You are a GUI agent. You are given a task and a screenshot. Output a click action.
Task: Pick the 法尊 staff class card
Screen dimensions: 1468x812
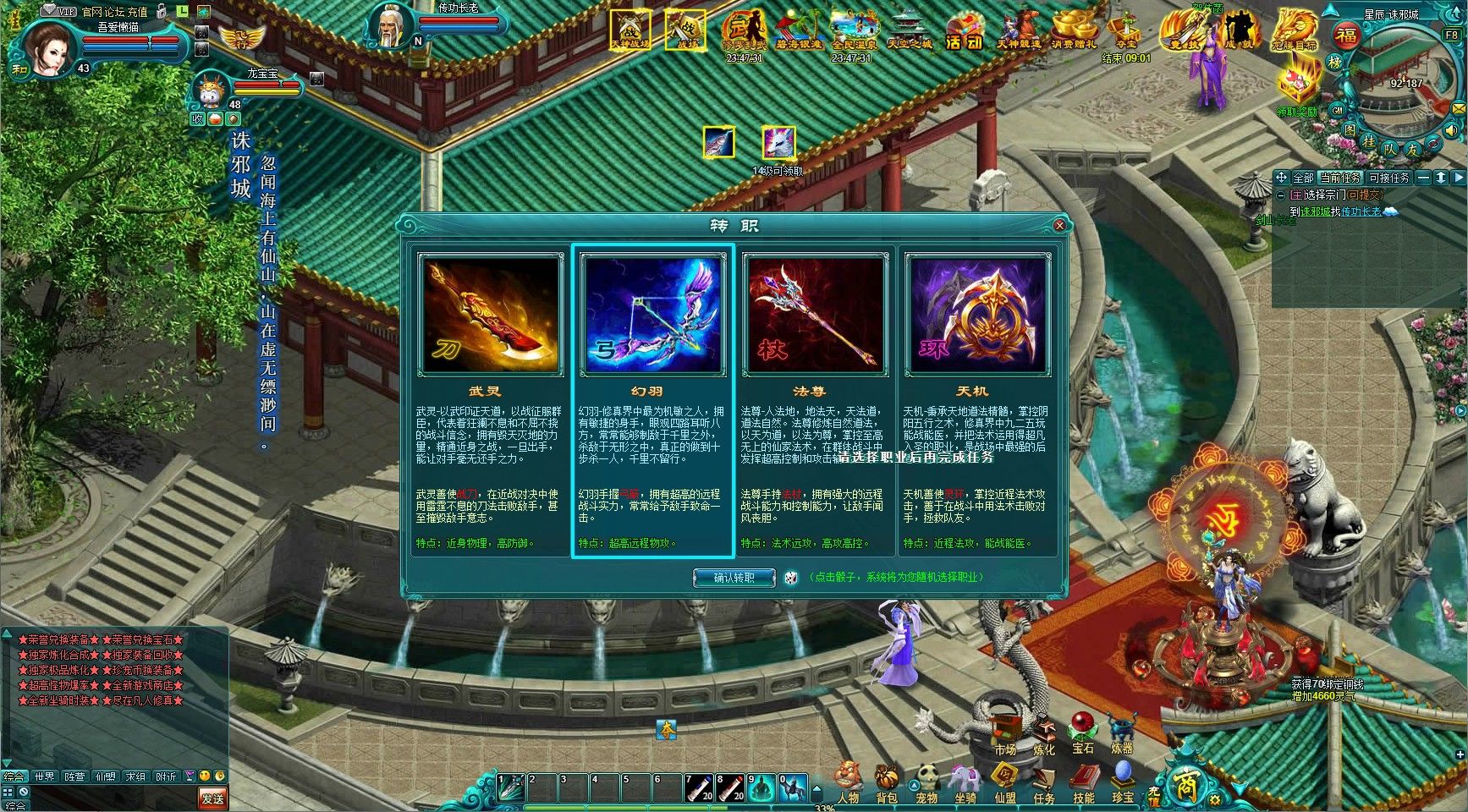815,315
